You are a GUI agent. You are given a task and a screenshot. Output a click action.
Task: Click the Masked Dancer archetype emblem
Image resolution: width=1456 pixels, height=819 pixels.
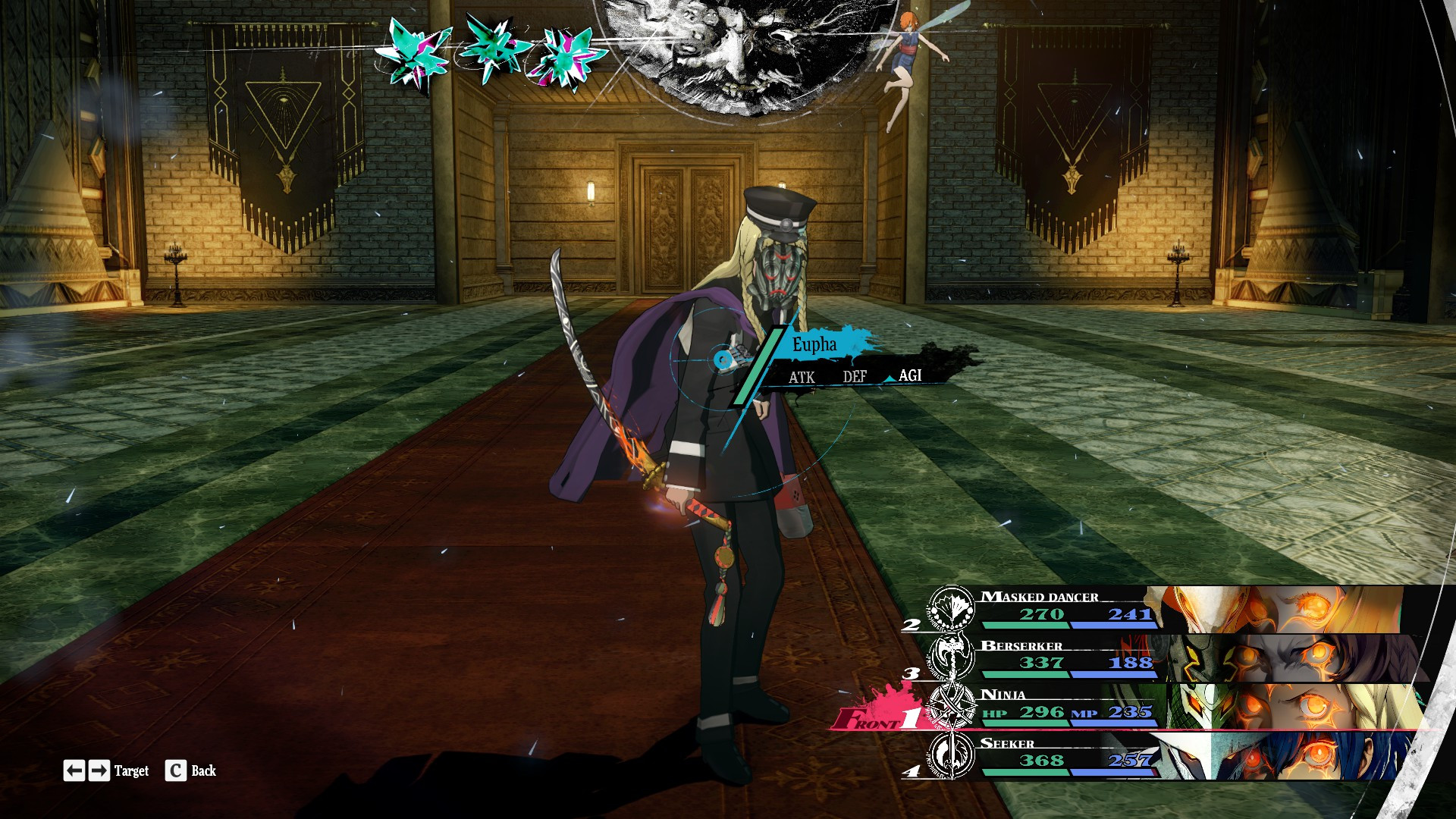point(951,608)
